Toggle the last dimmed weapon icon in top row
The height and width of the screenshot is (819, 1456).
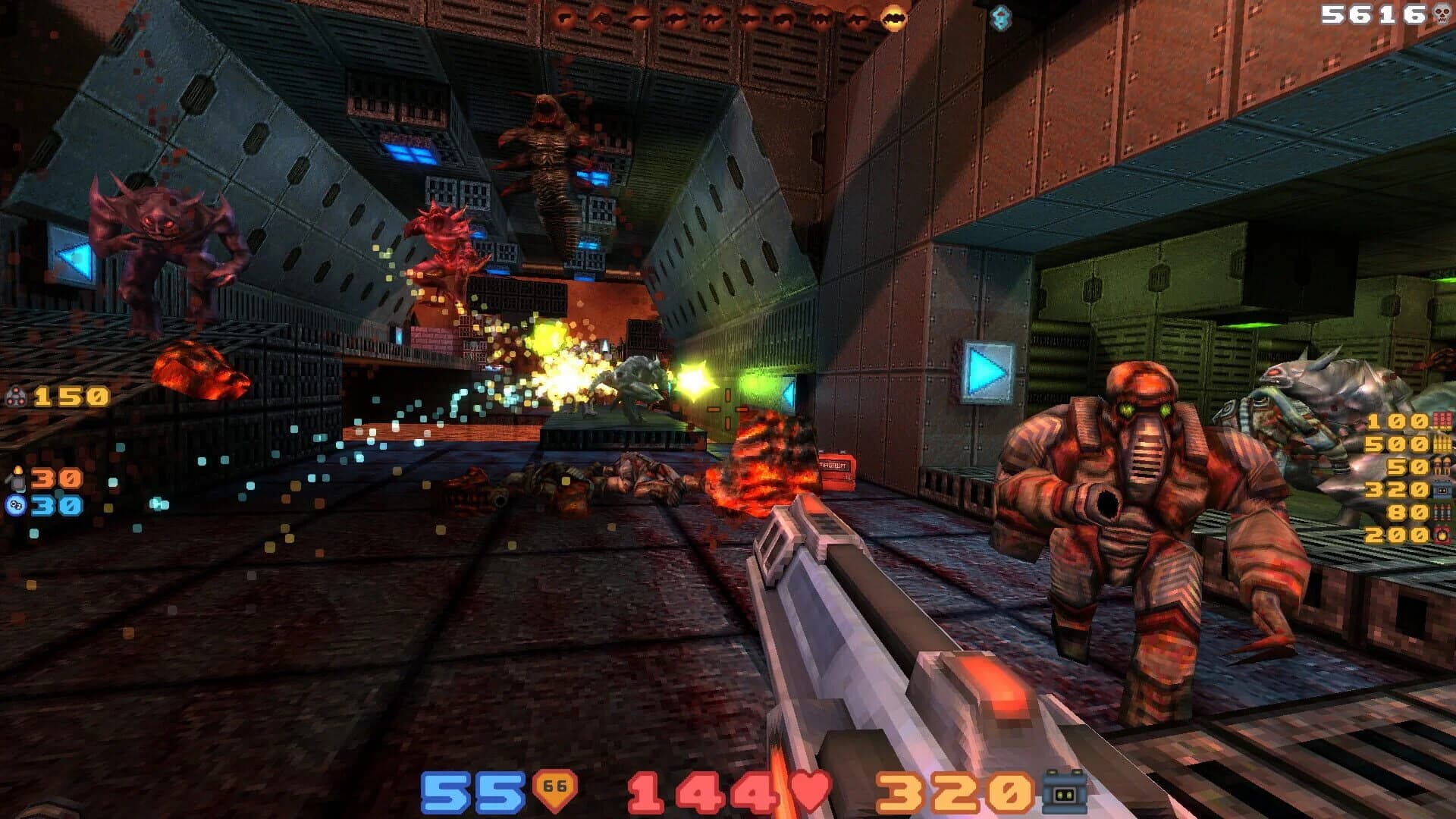pyautogui.click(x=855, y=19)
